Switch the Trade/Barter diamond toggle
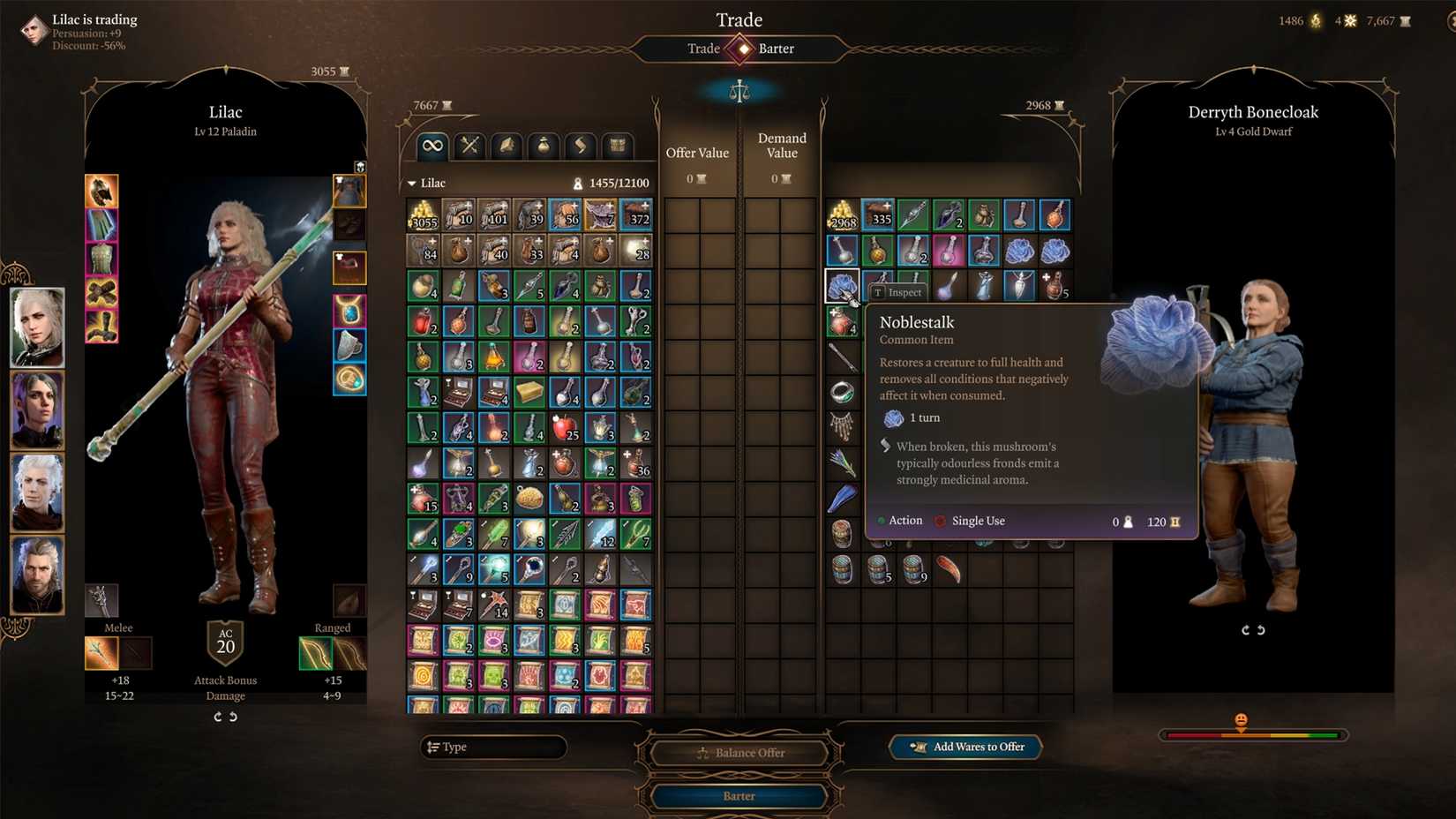This screenshot has width=1456, height=819. pos(739,49)
